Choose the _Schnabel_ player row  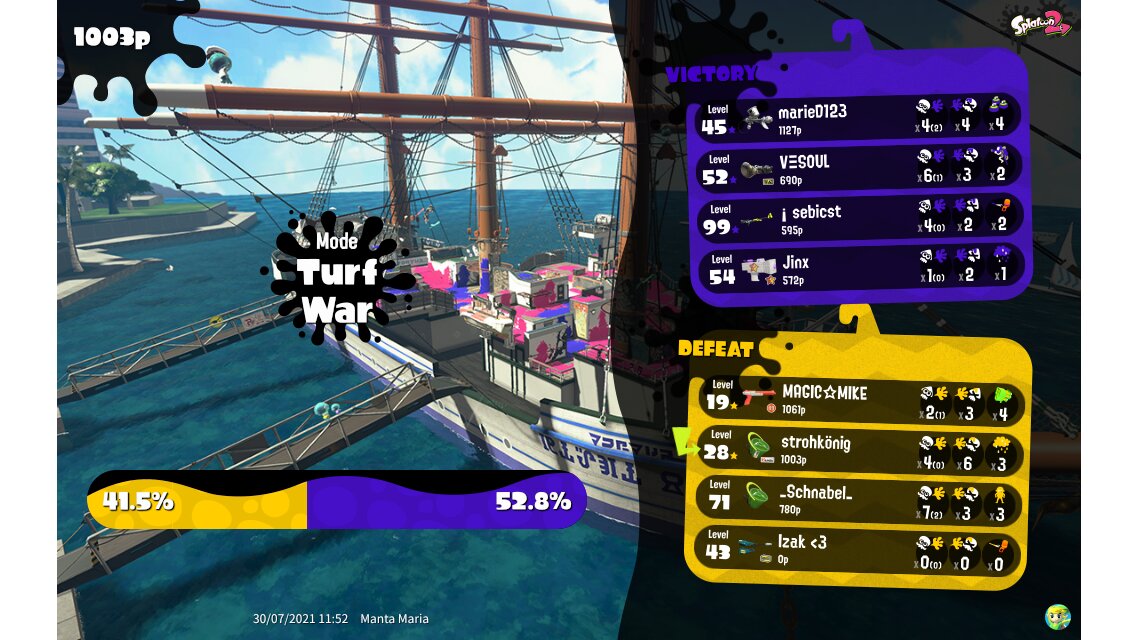858,499
